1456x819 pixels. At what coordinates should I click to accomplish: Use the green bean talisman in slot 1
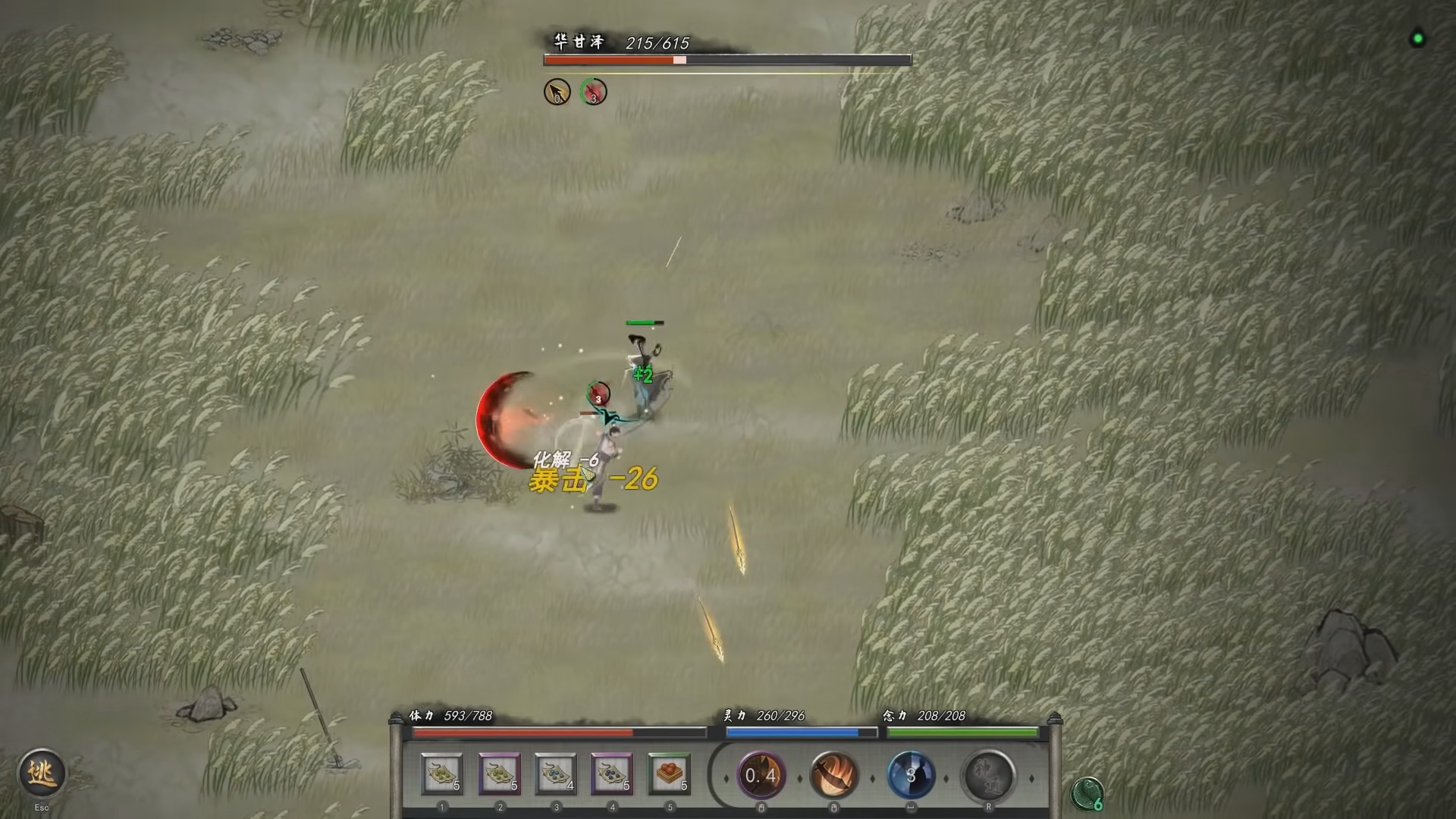(442, 775)
